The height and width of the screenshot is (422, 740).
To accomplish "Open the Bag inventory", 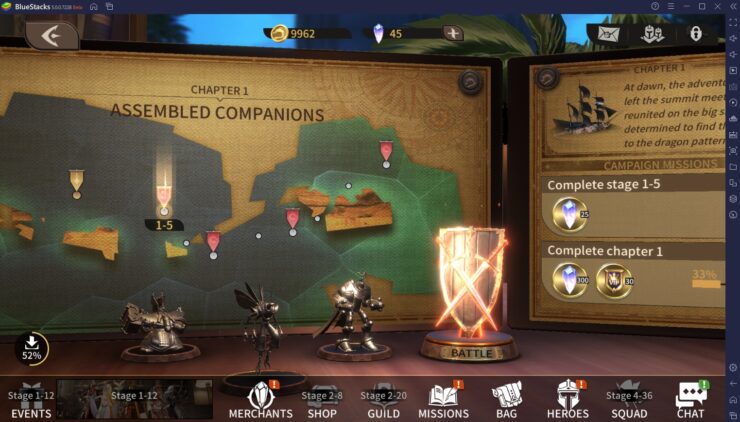I will coord(506,400).
